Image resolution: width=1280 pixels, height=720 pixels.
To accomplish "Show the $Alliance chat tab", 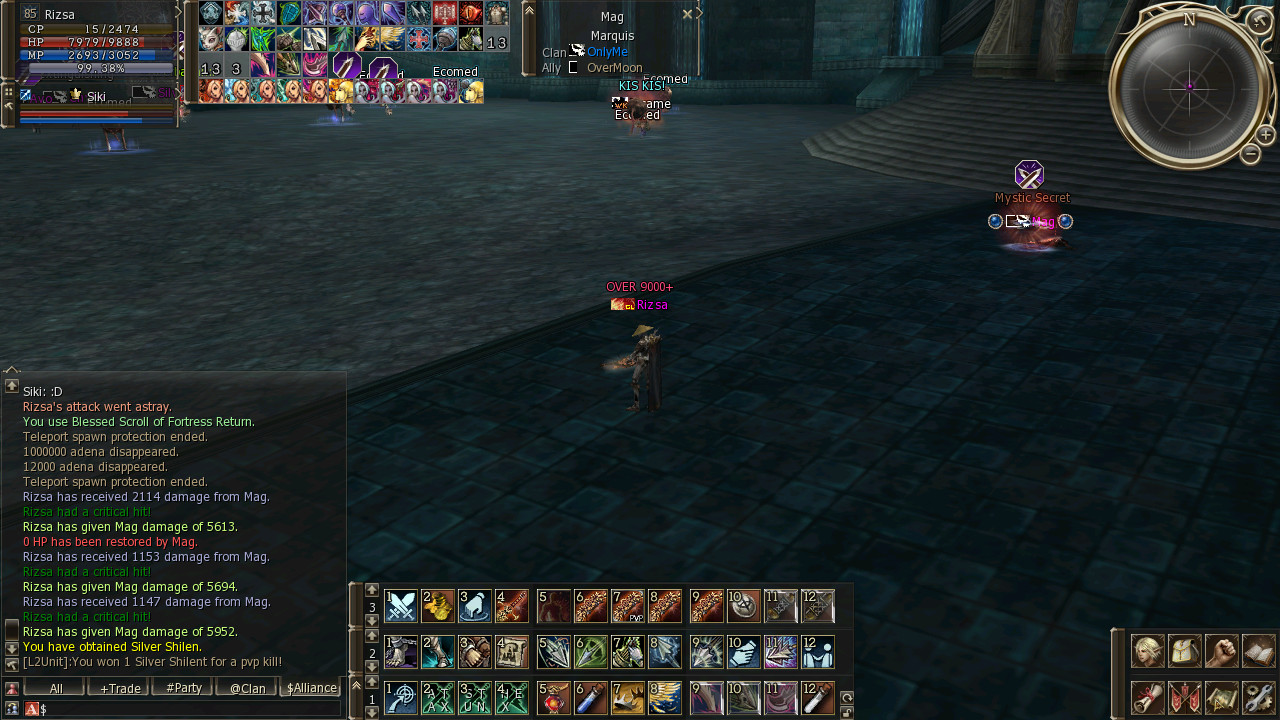I will point(311,688).
